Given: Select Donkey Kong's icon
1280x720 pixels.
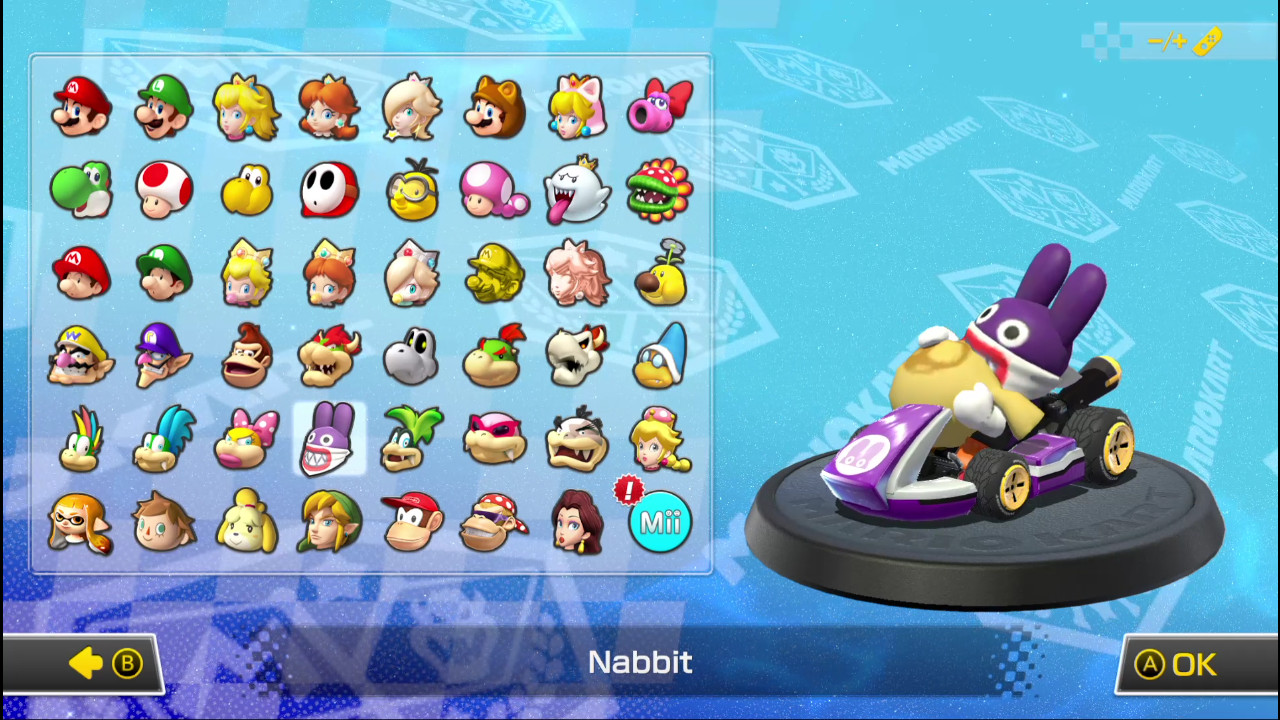Looking at the screenshot, I should [x=246, y=355].
